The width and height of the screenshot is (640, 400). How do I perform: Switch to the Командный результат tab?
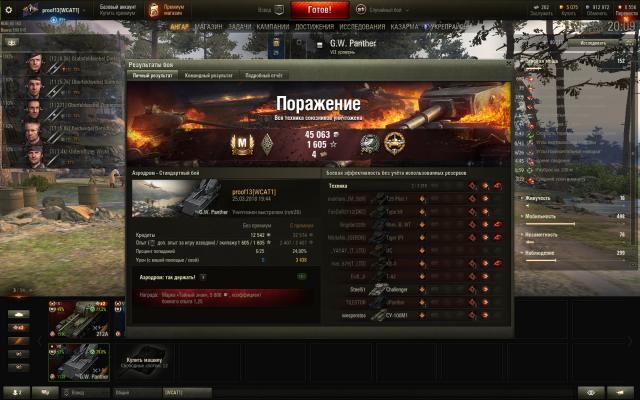point(208,75)
